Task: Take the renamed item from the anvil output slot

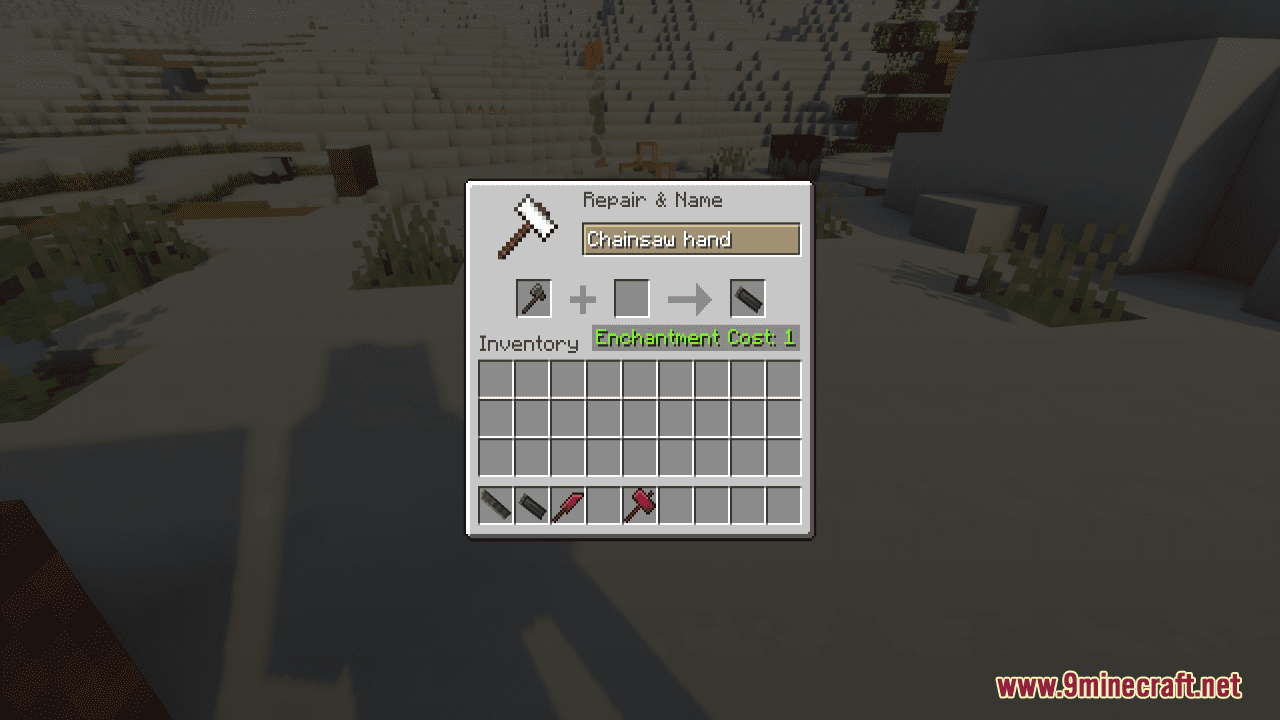Action: pyautogui.click(x=747, y=298)
